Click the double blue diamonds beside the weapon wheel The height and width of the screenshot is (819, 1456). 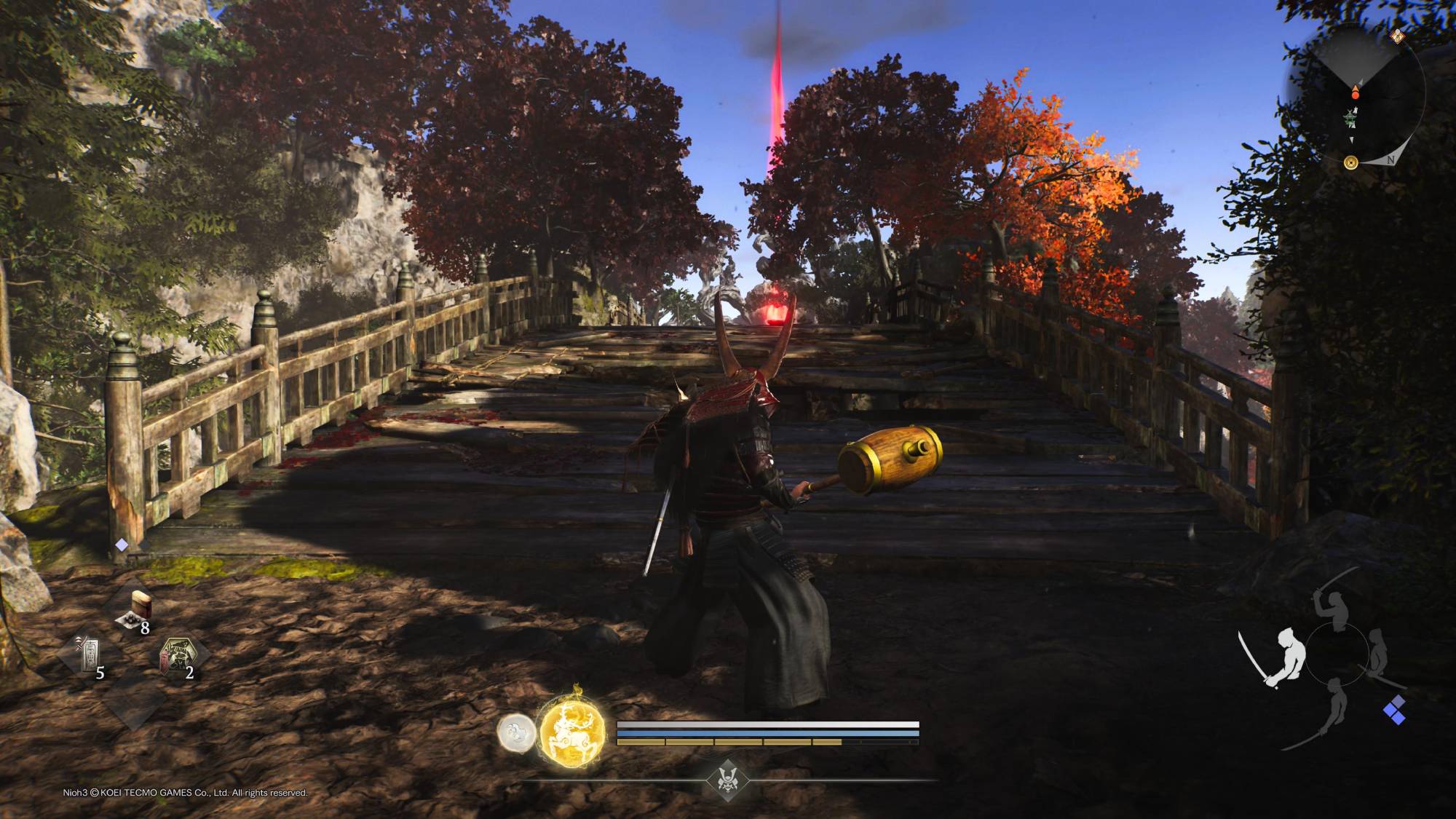[x=1395, y=710]
